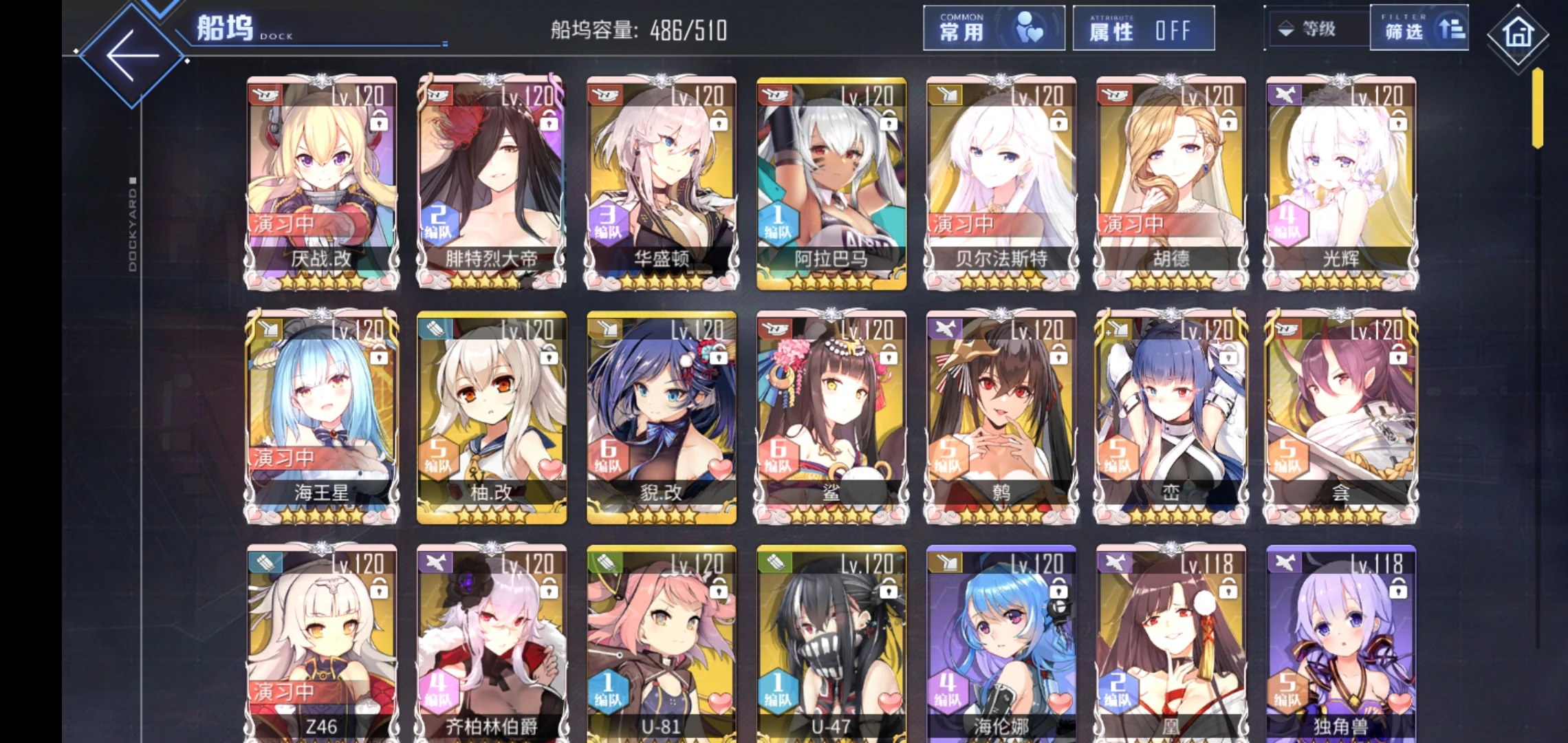Select the 海王星 ship card
The image size is (1568, 743).
[x=322, y=416]
